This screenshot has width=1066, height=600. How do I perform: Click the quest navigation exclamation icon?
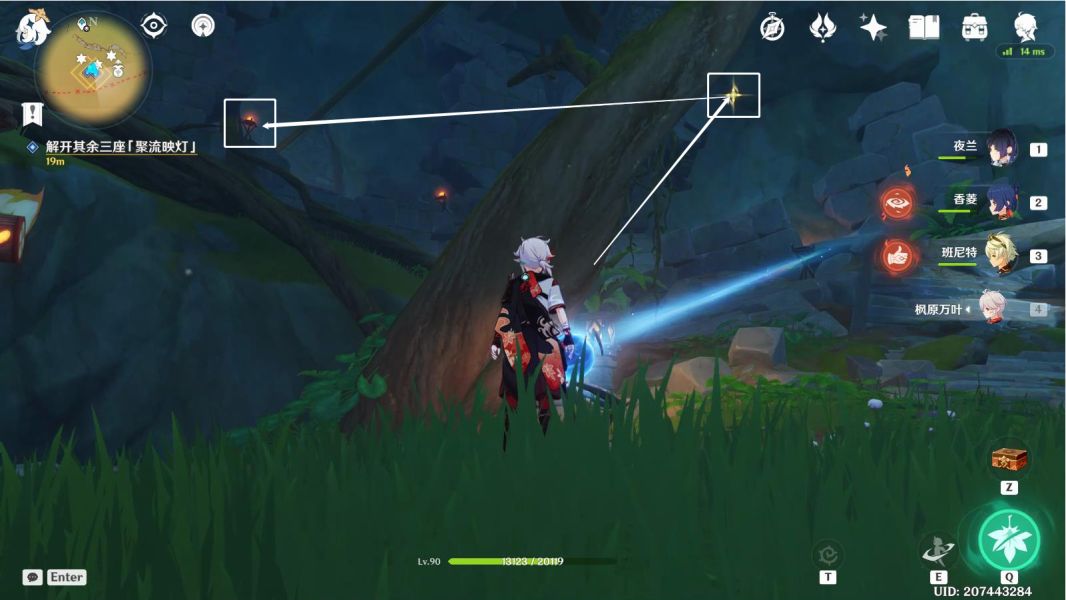tap(34, 113)
